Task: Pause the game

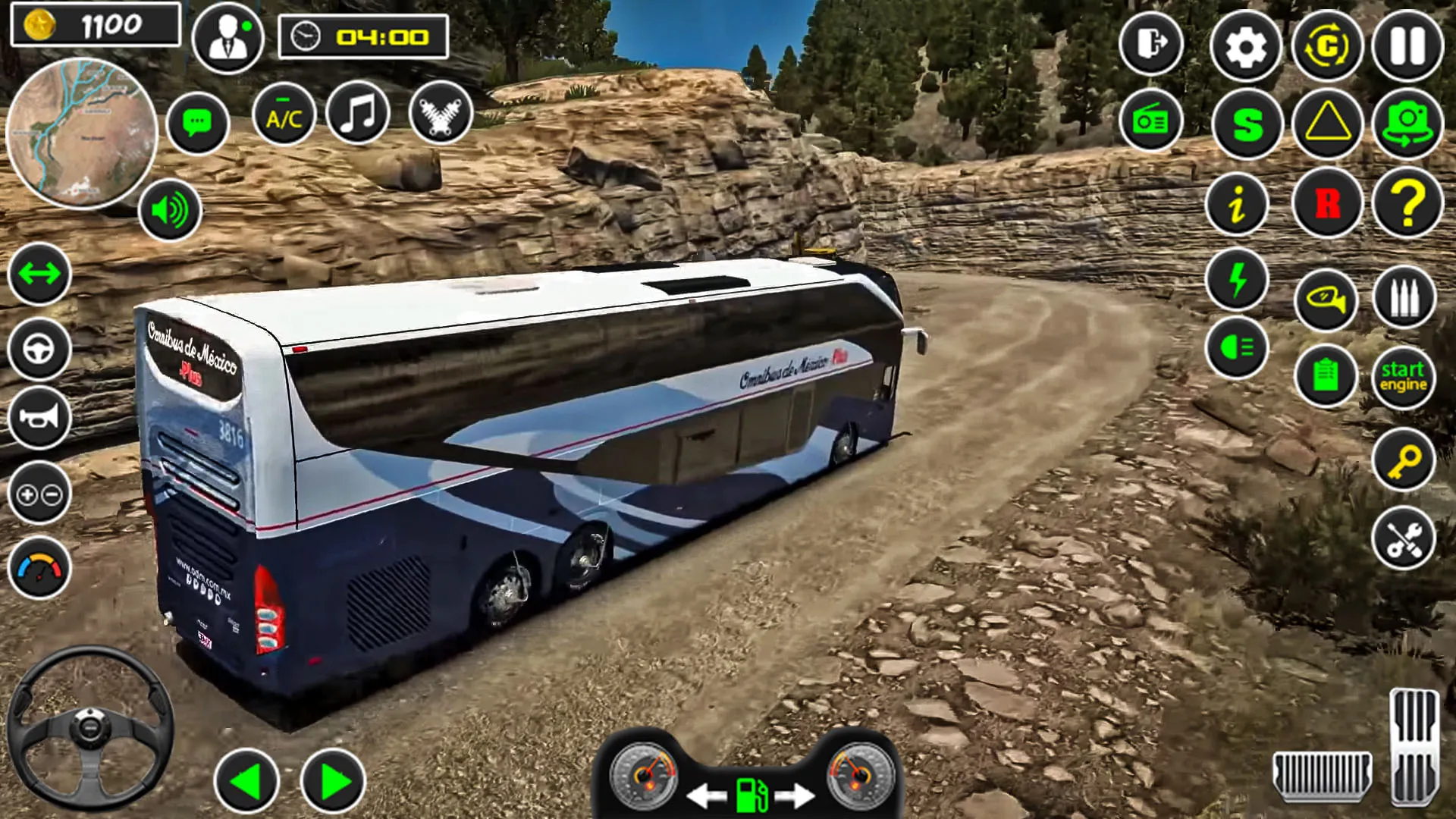Action: (1407, 45)
